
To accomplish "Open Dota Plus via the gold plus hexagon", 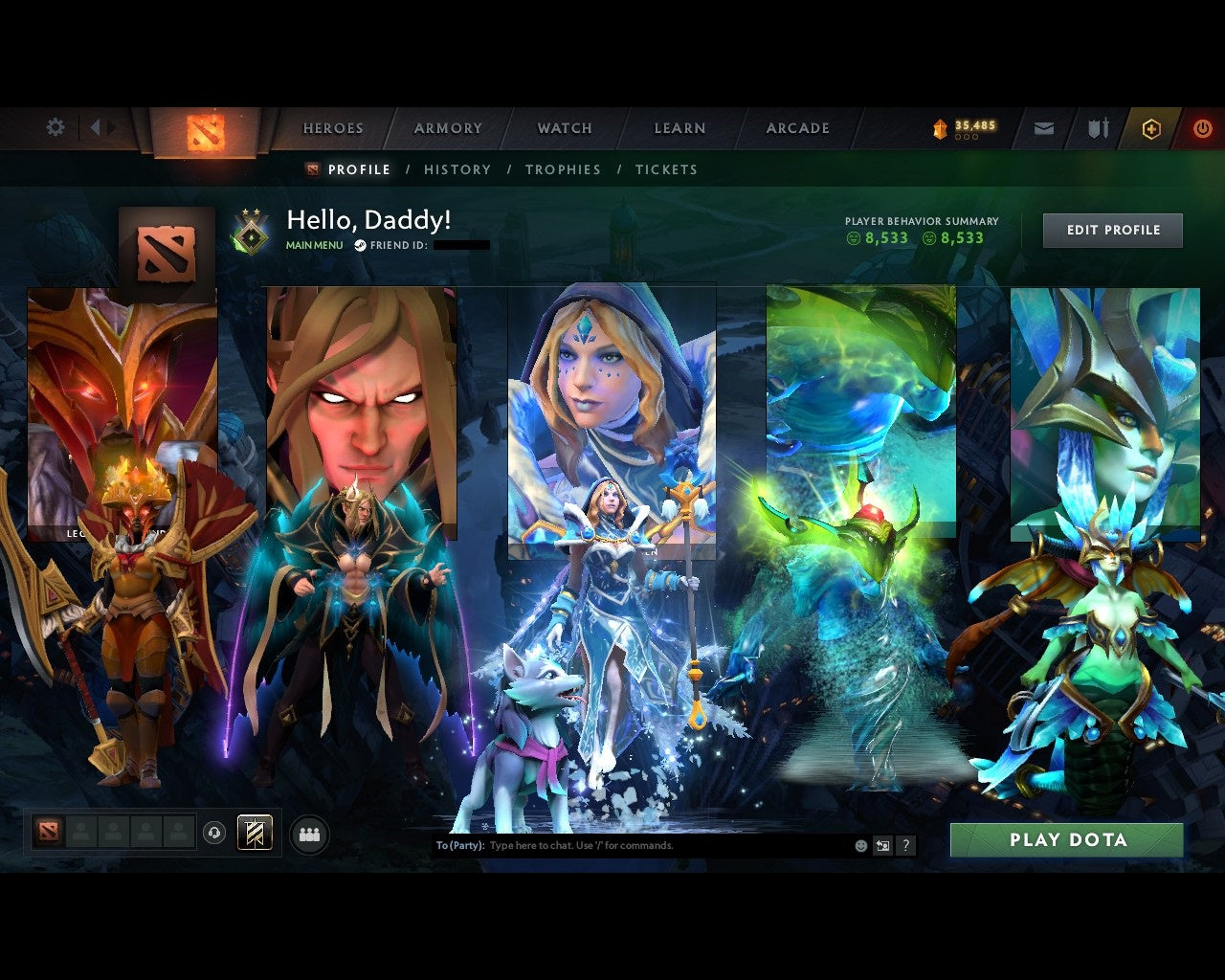I will click(x=1151, y=126).
